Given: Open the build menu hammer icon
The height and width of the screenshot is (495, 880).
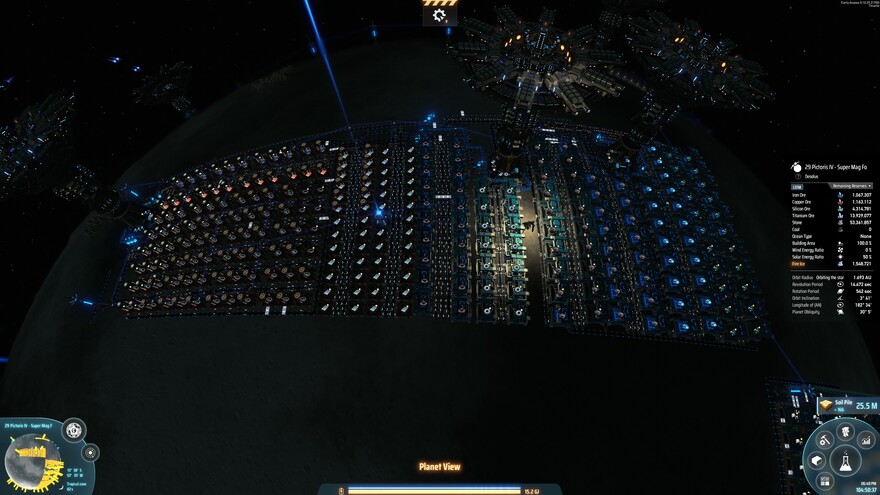Looking at the screenshot, I should point(825,438).
